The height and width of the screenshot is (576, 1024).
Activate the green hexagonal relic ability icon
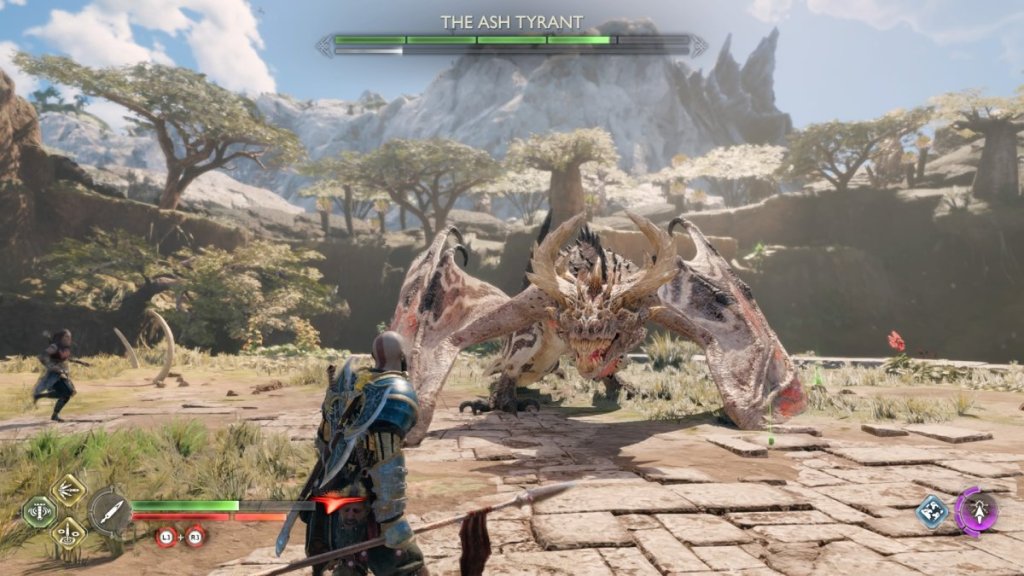pyautogui.click(x=37, y=512)
